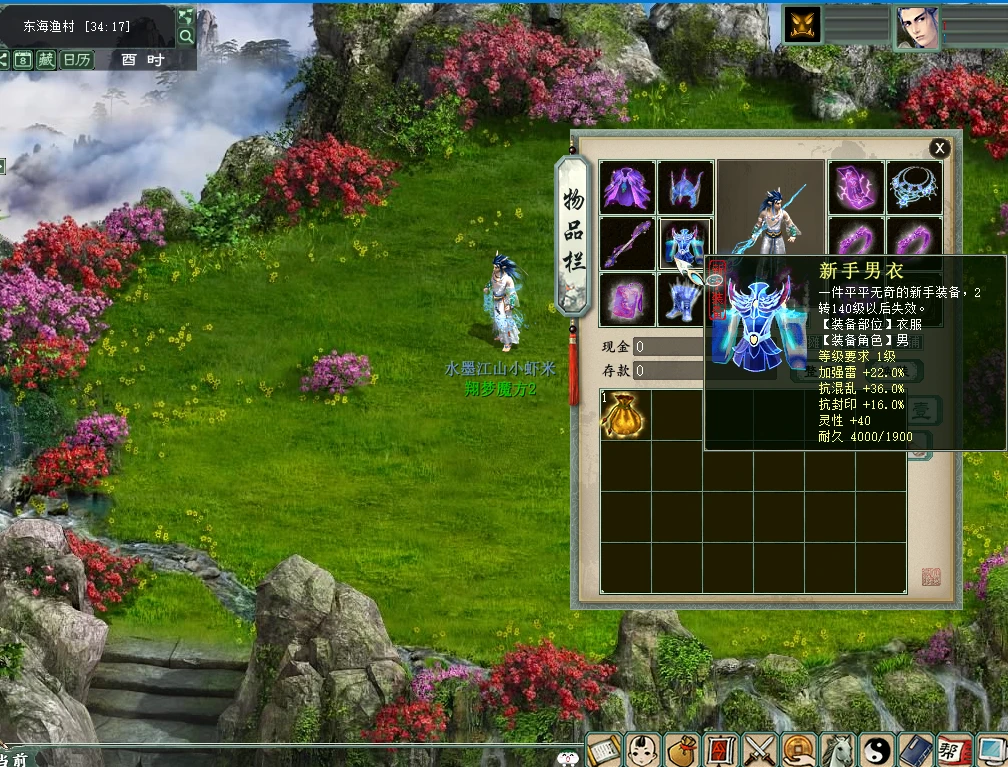The width and height of the screenshot is (1008, 767).
Task: Open the character portrait at top right
Action: coord(916,26)
